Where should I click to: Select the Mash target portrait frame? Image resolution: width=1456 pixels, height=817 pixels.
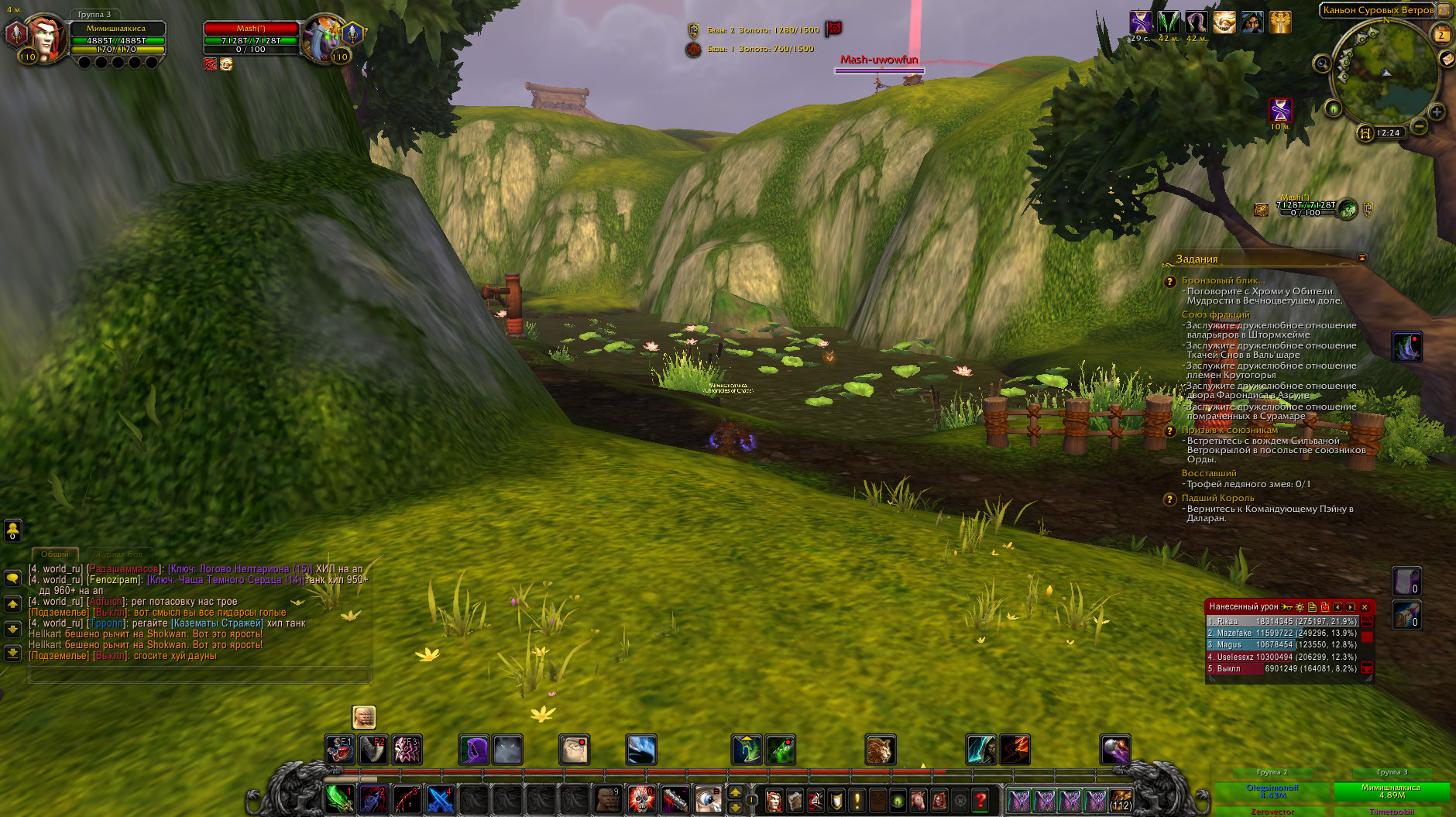point(322,39)
